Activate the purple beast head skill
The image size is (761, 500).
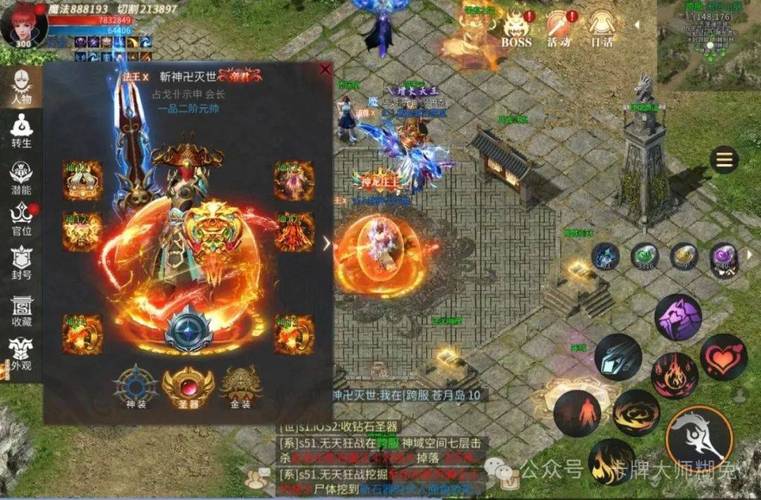pos(678,317)
